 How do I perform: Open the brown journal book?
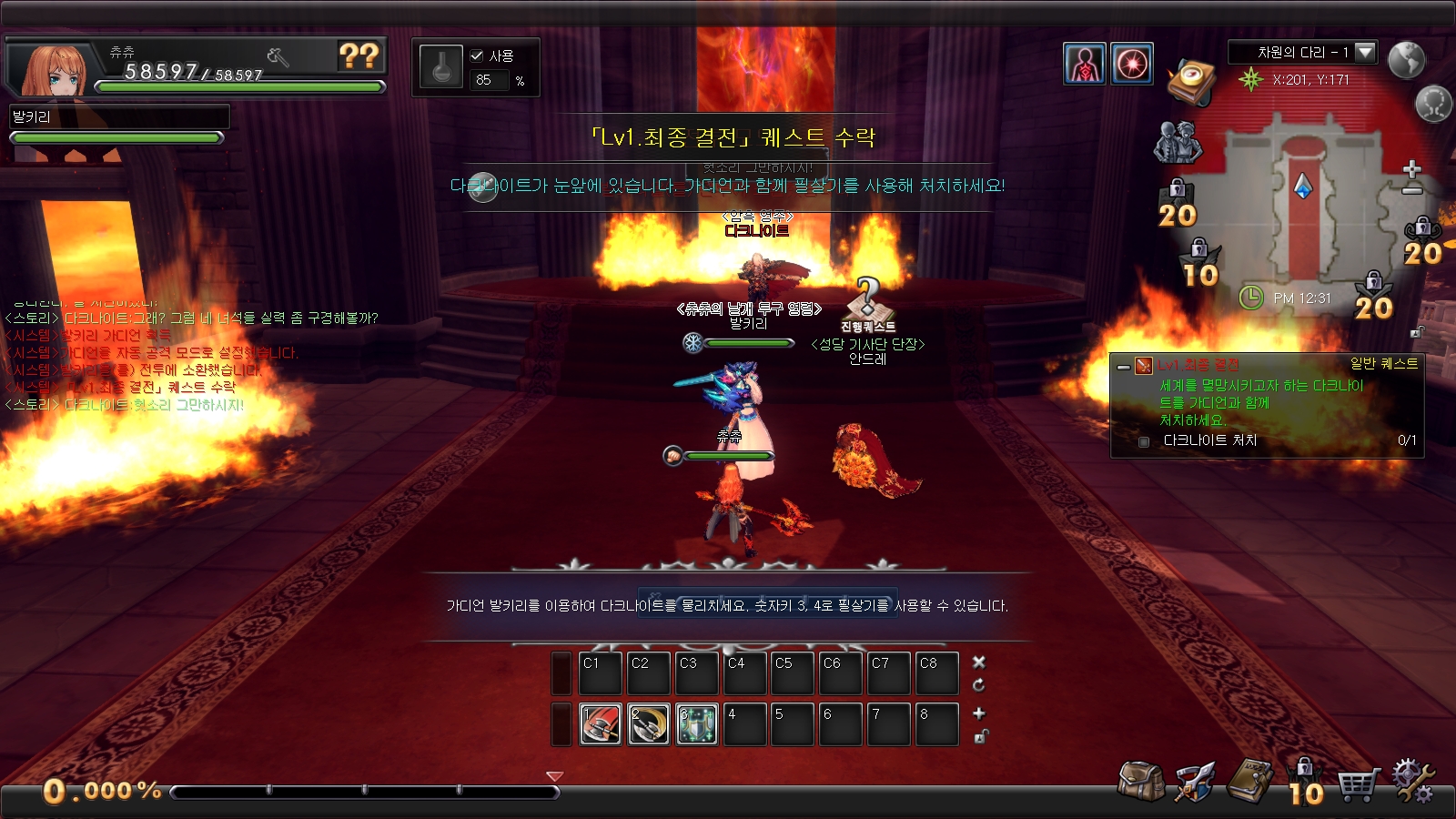point(1251,782)
